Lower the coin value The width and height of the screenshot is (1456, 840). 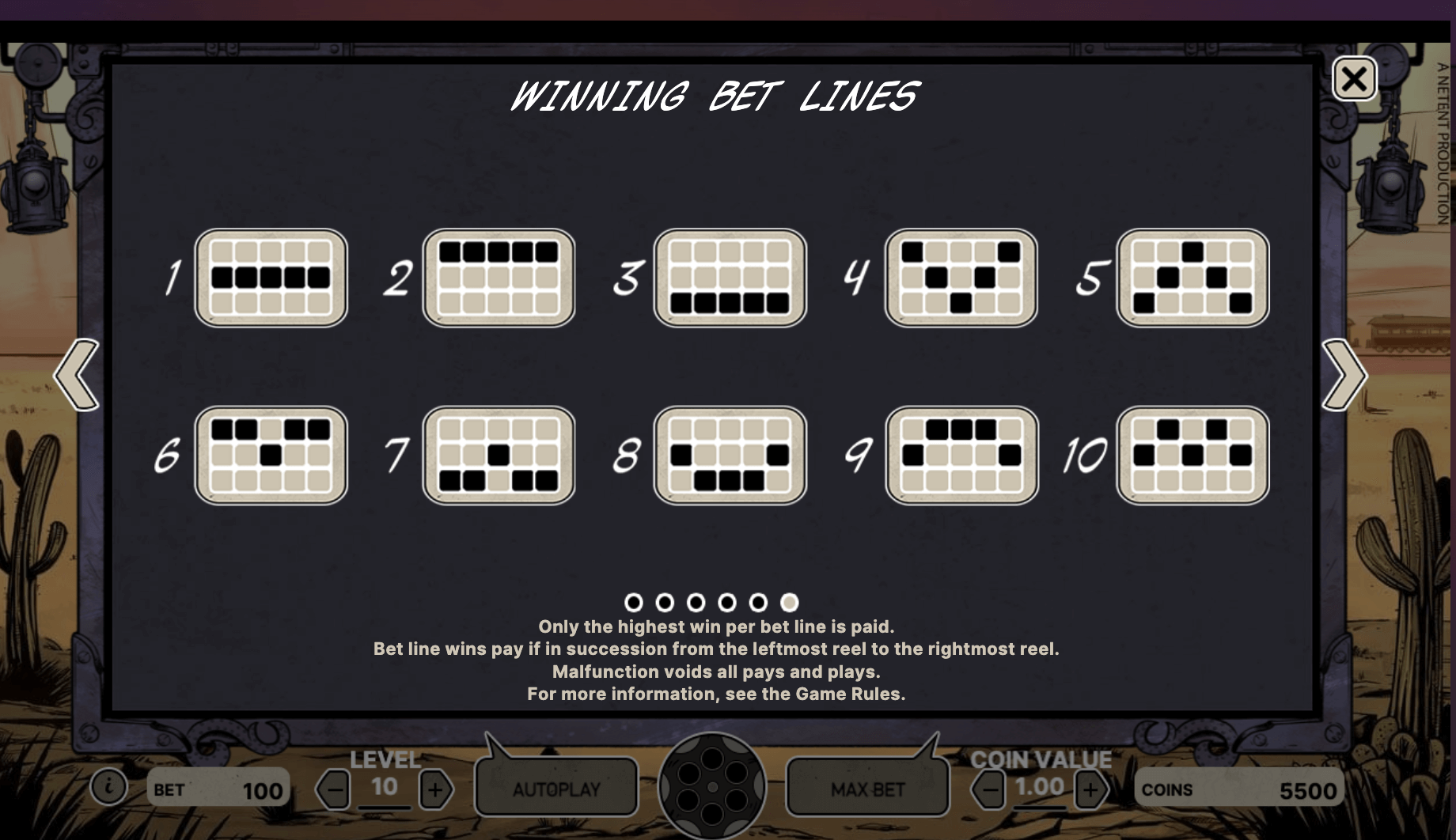[988, 789]
